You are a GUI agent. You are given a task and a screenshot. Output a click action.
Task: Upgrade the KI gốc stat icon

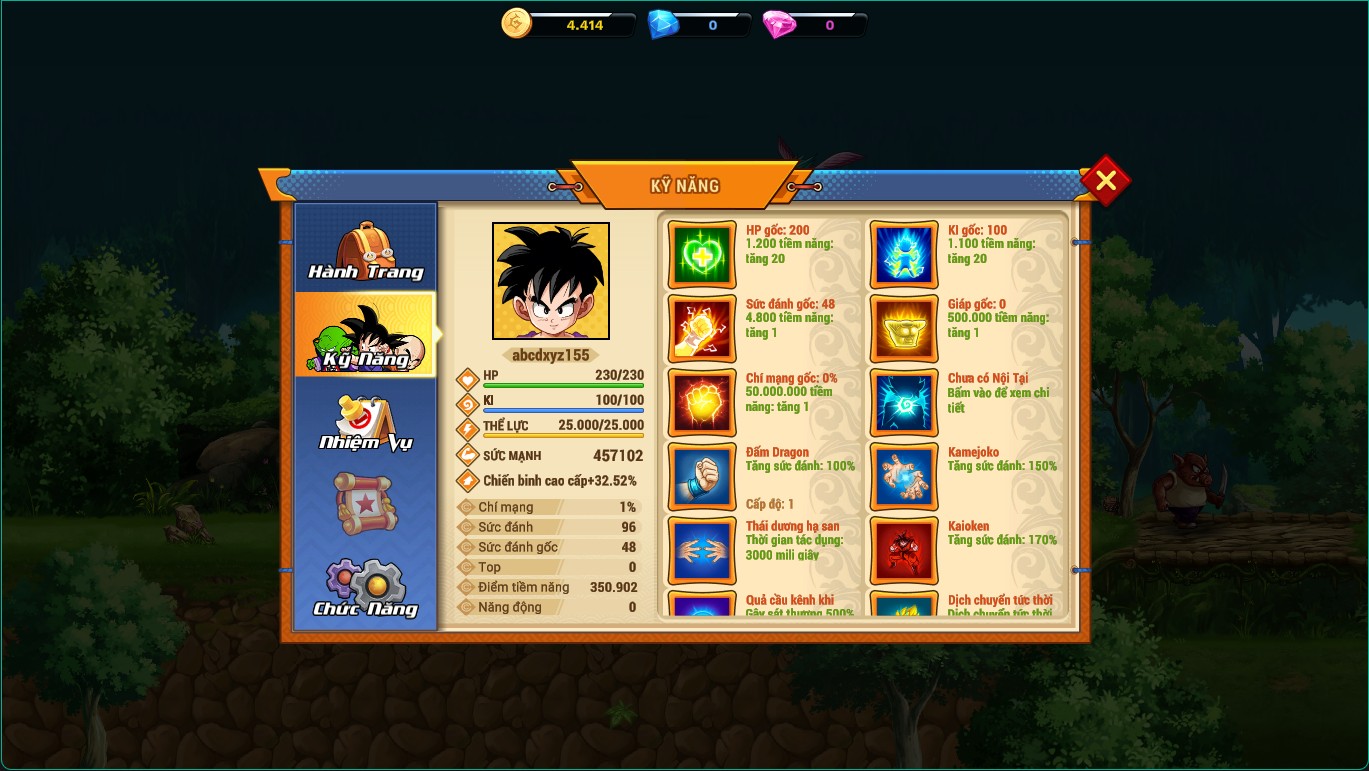click(x=904, y=255)
